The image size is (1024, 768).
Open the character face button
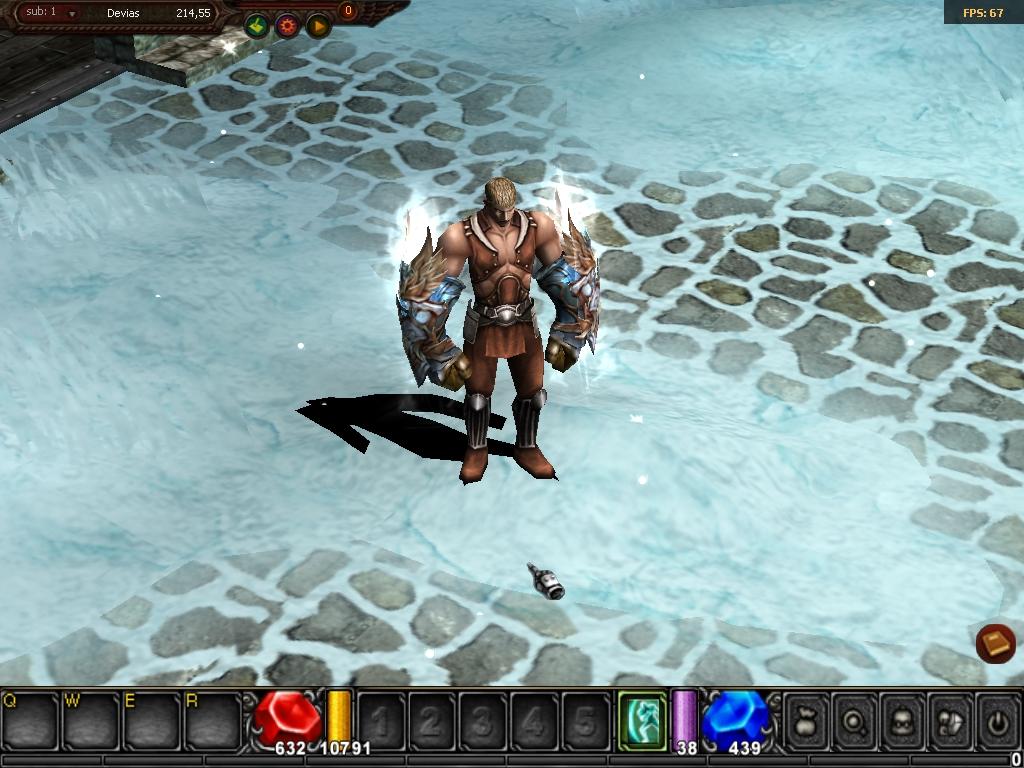click(902, 720)
